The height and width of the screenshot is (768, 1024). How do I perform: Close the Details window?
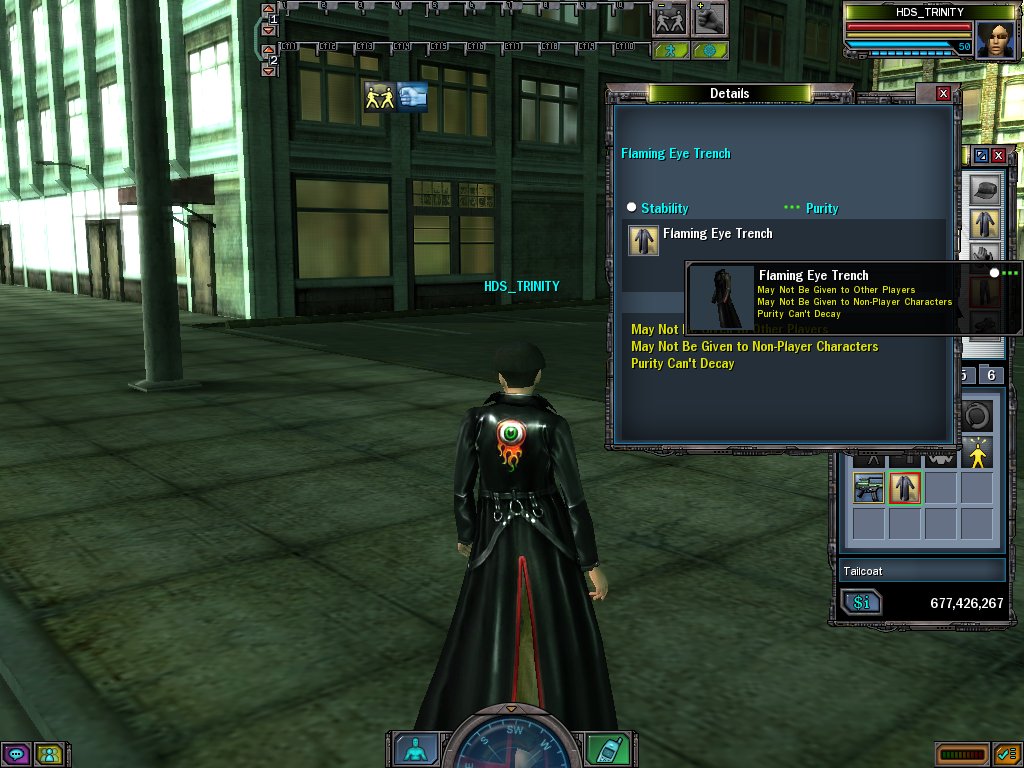(943, 93)
